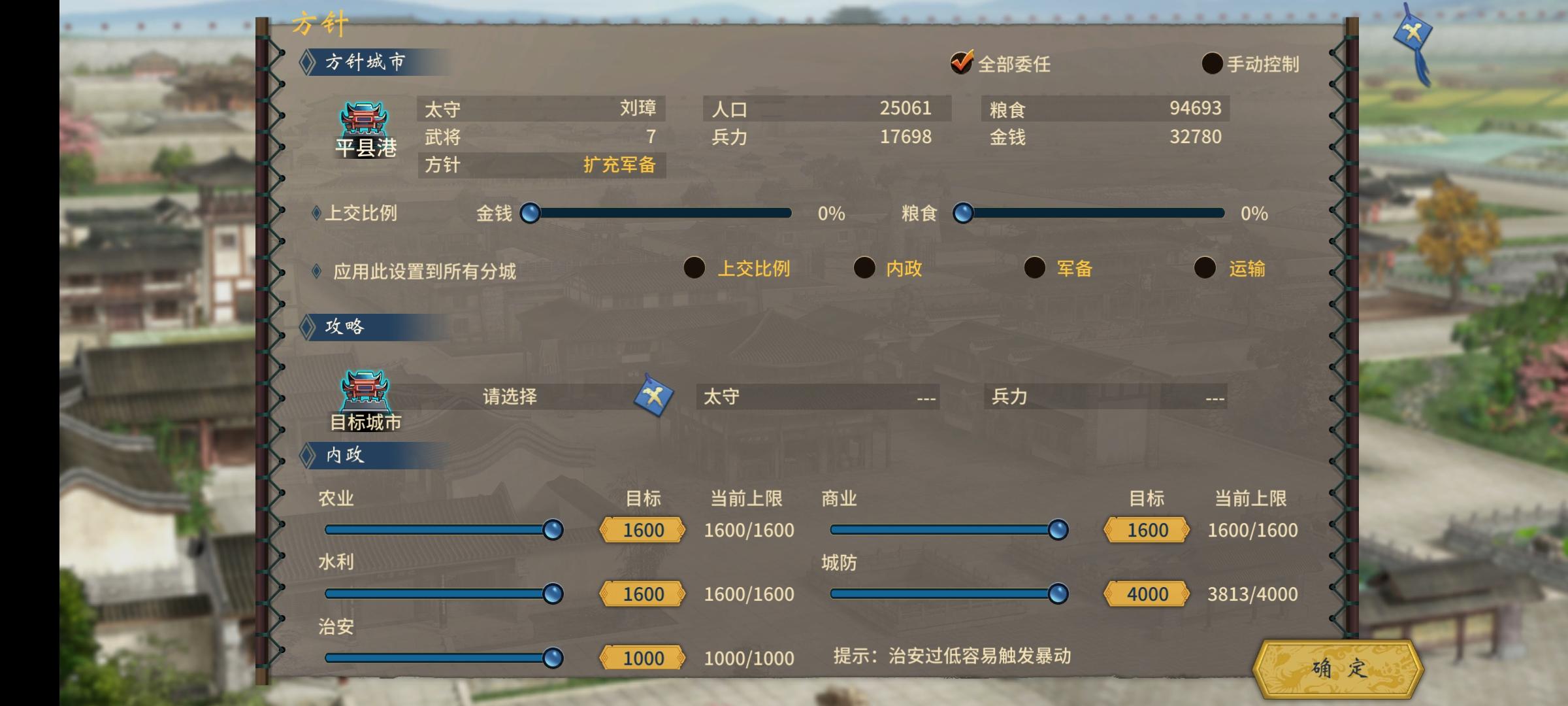Viewport: 1568px width, 706px height.
Task: Click the 方针城市 section header icon
Action: click(x=308, y=61)
